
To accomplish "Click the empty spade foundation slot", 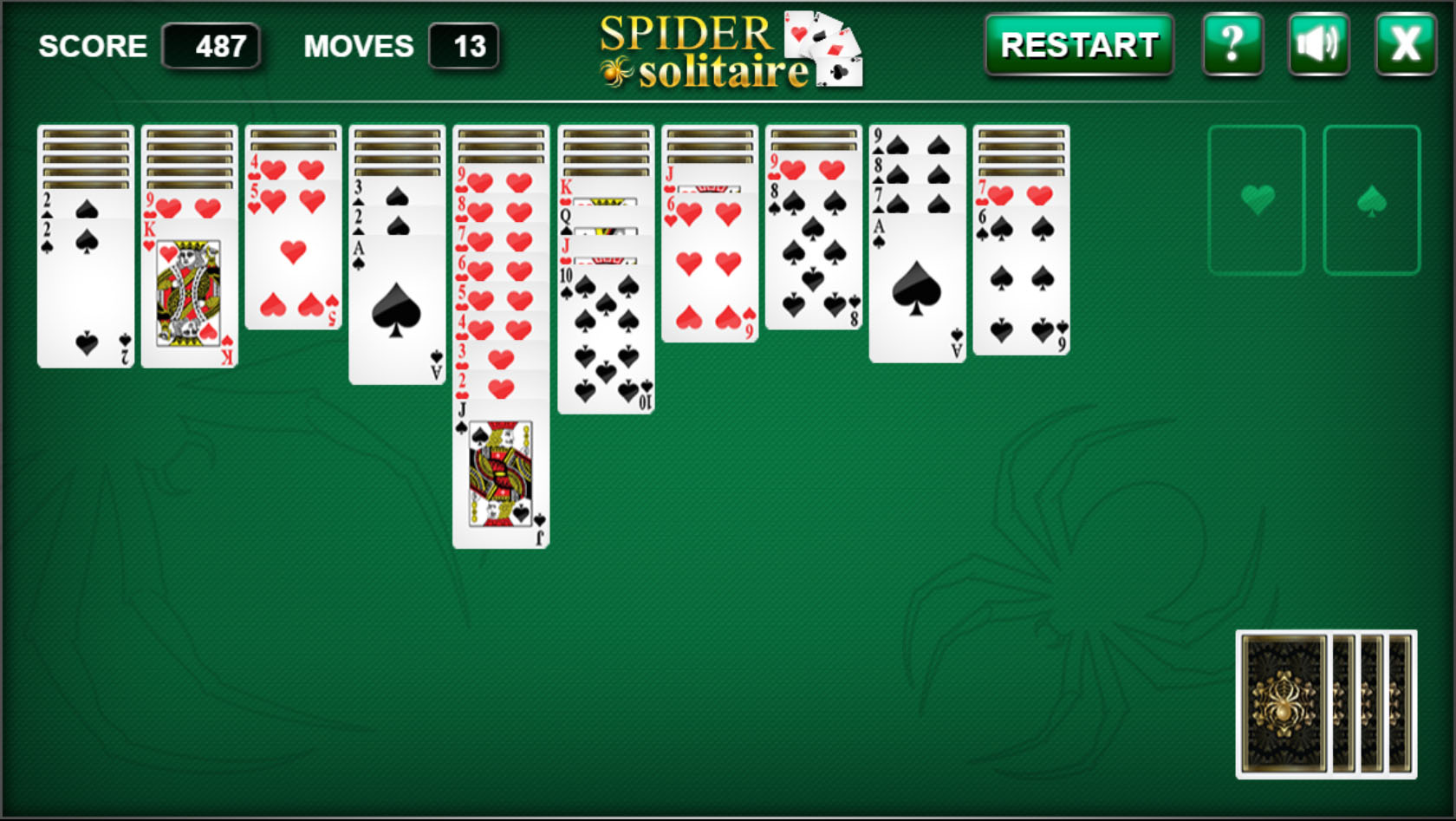I will (1371, 199).
